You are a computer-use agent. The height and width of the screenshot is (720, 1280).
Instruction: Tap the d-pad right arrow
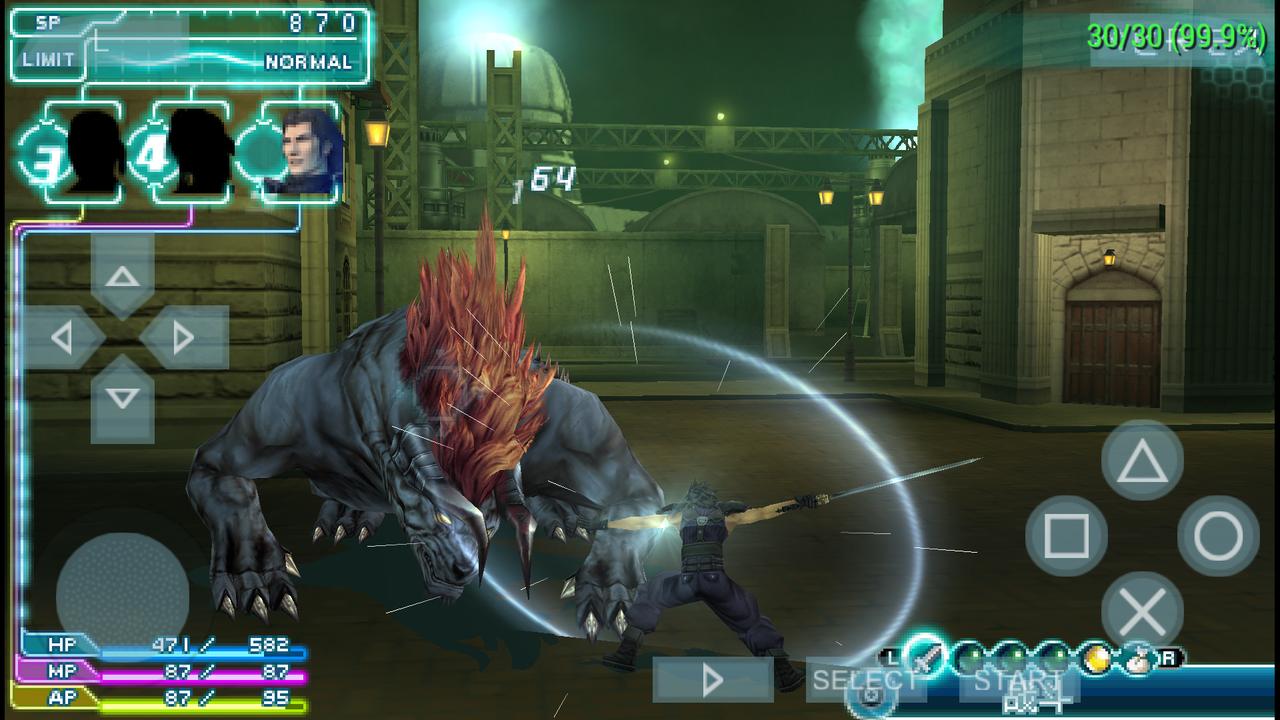click(x=184, y=338)
